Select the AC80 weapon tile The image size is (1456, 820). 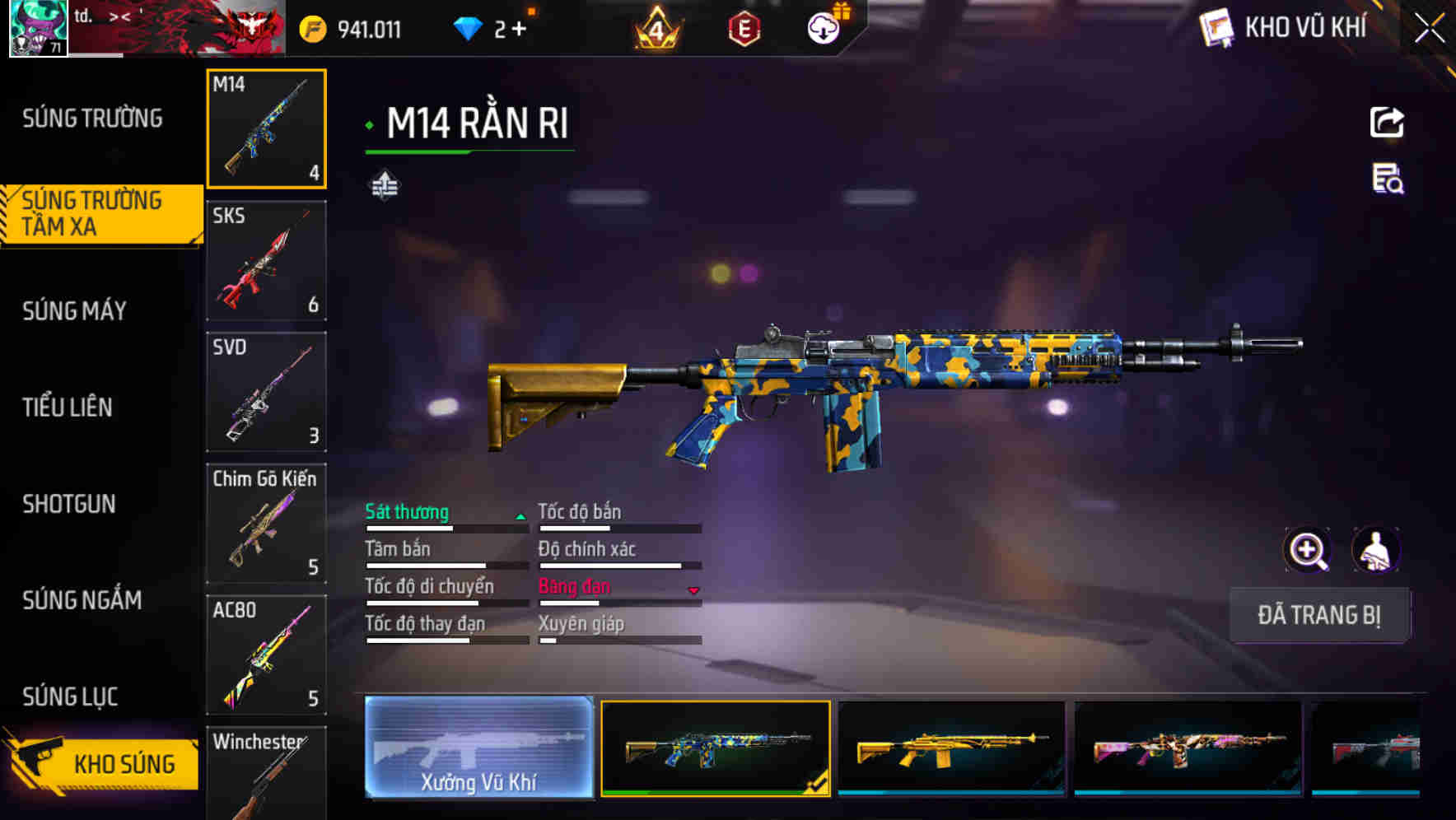click(x=266, y=655)
